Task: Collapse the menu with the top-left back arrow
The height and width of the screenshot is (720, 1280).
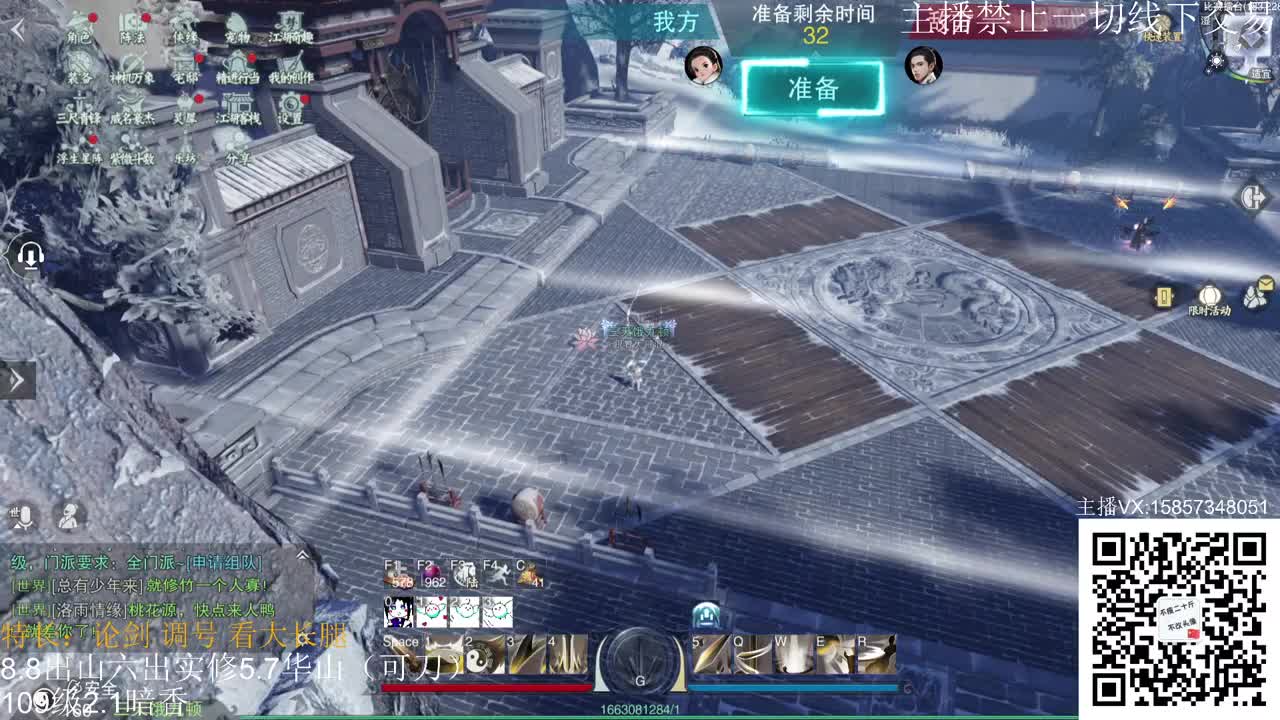Action: tap(18, 29)
